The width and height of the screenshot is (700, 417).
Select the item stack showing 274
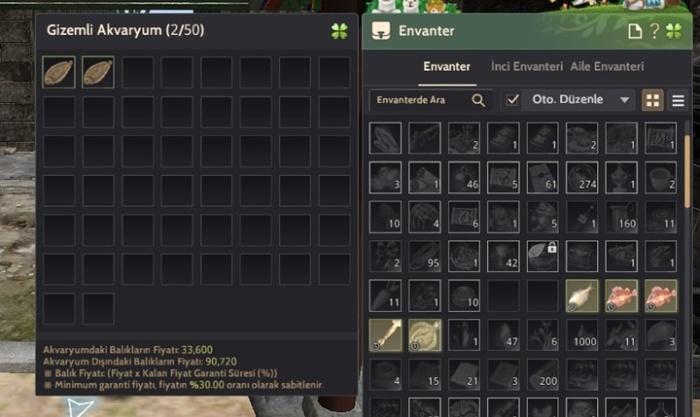tap(582, 178)
